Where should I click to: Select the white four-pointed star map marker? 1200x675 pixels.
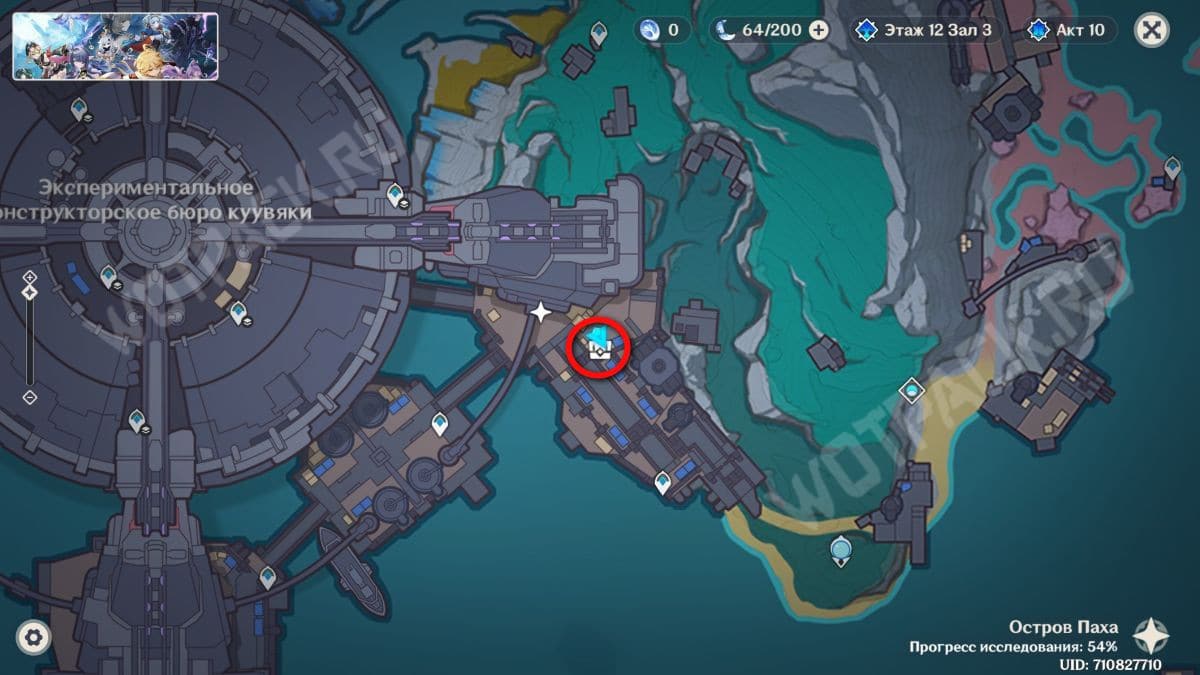click(x=541, y=312)
